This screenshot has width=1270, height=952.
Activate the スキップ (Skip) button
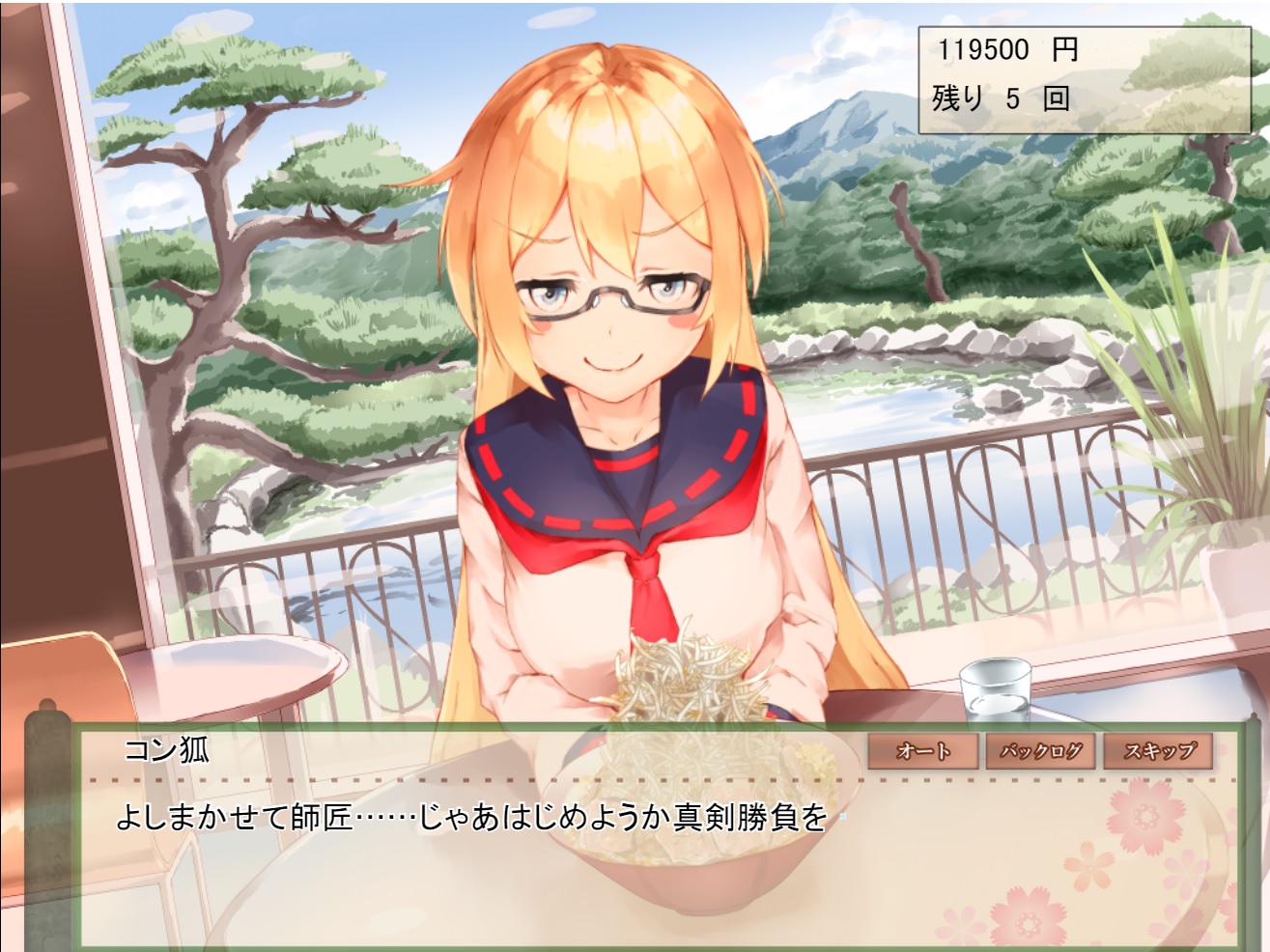1157,751
